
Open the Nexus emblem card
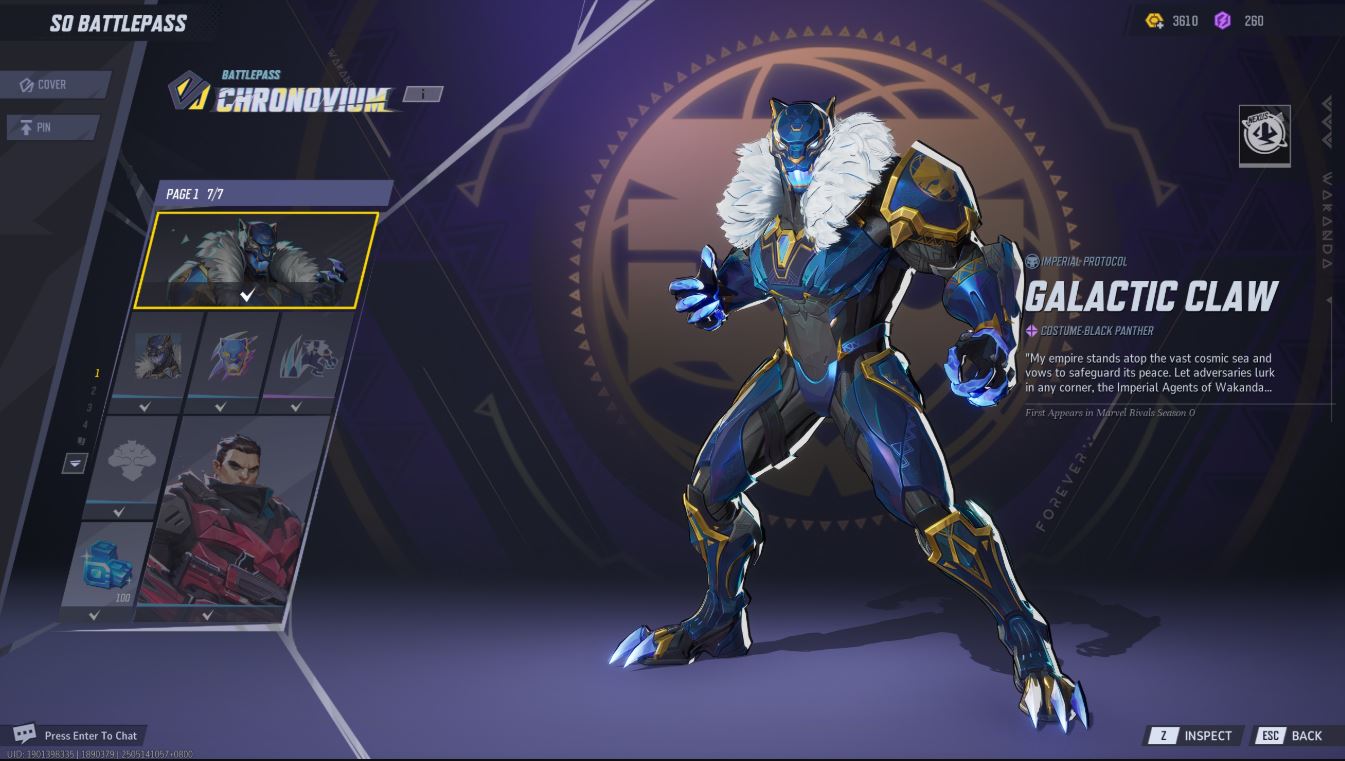pos(1264,135)
